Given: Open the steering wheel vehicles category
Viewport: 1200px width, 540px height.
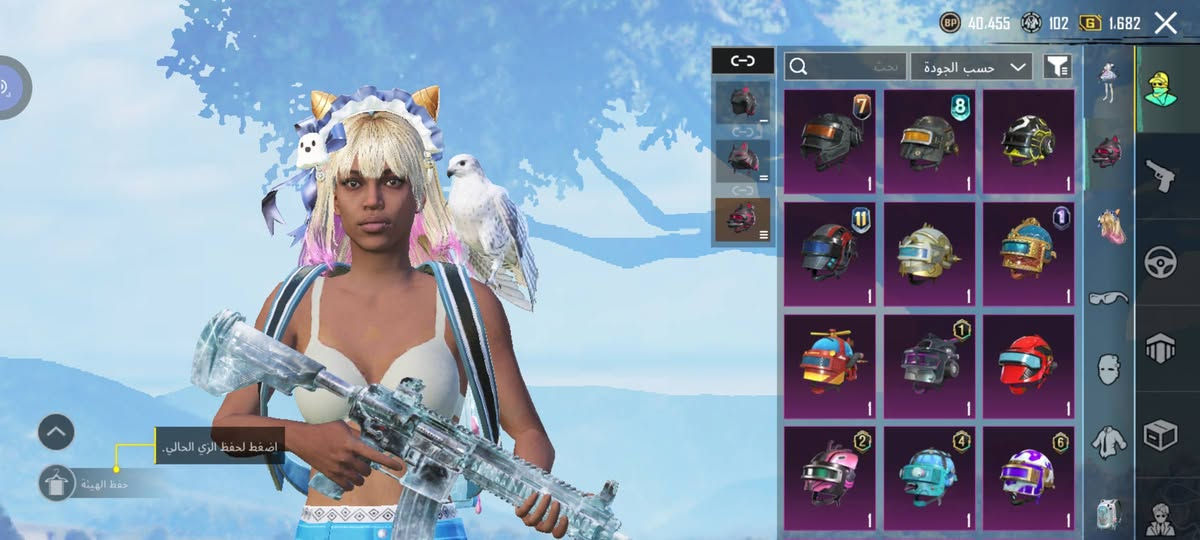Looking at the screenshot, I should coord(1160,262).
